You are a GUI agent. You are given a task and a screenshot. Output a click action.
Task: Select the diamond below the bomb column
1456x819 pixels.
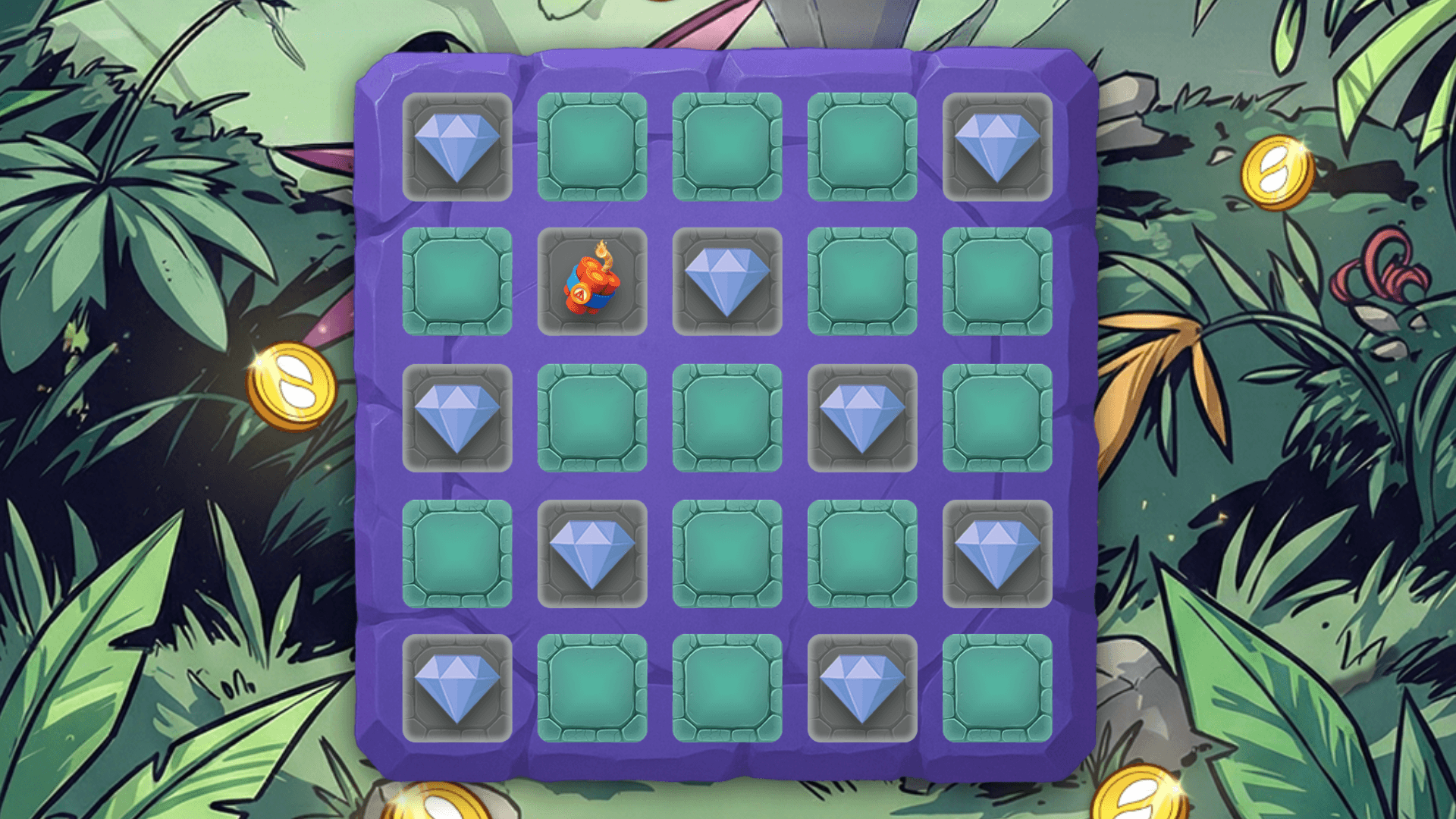(594, 554)
